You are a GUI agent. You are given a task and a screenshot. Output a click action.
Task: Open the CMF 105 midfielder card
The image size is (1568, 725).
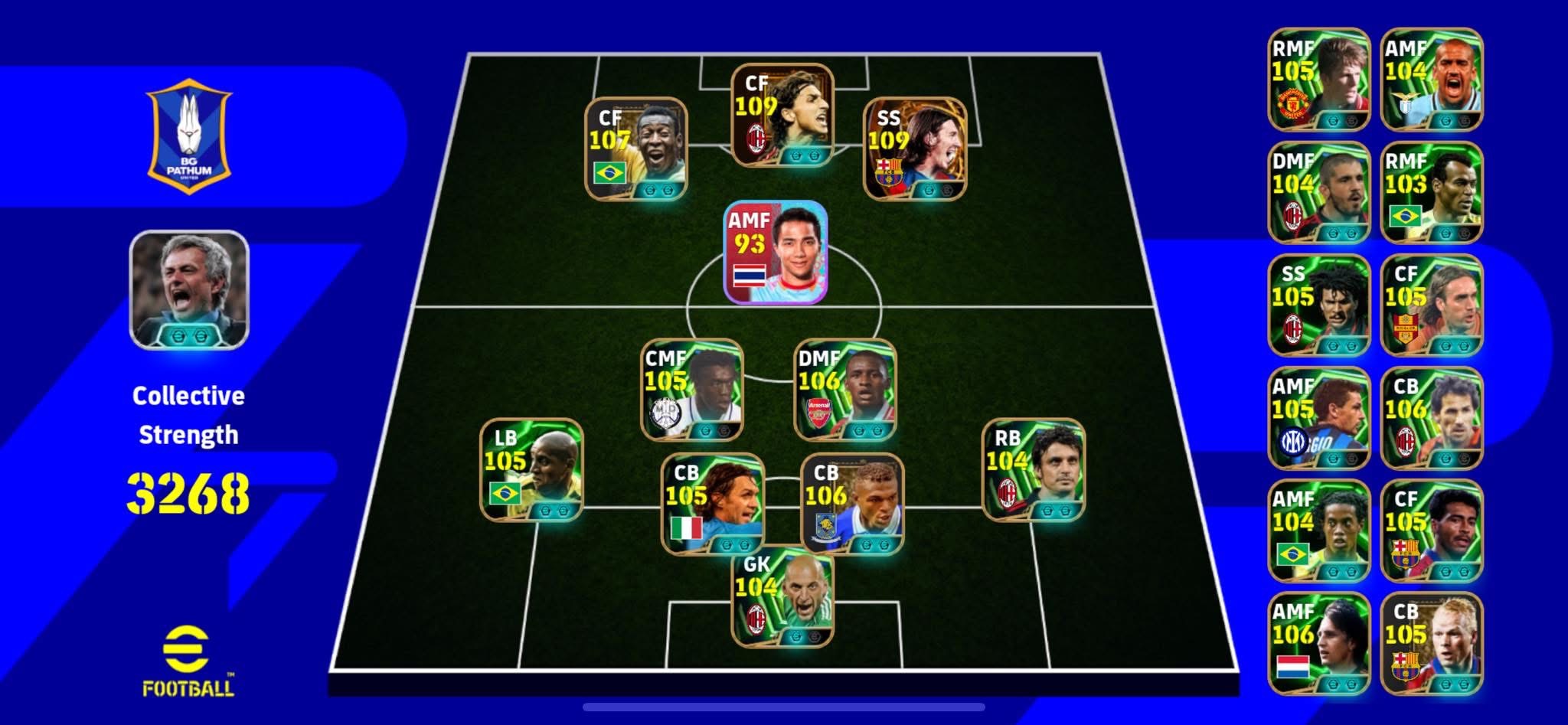pos(691,390)
